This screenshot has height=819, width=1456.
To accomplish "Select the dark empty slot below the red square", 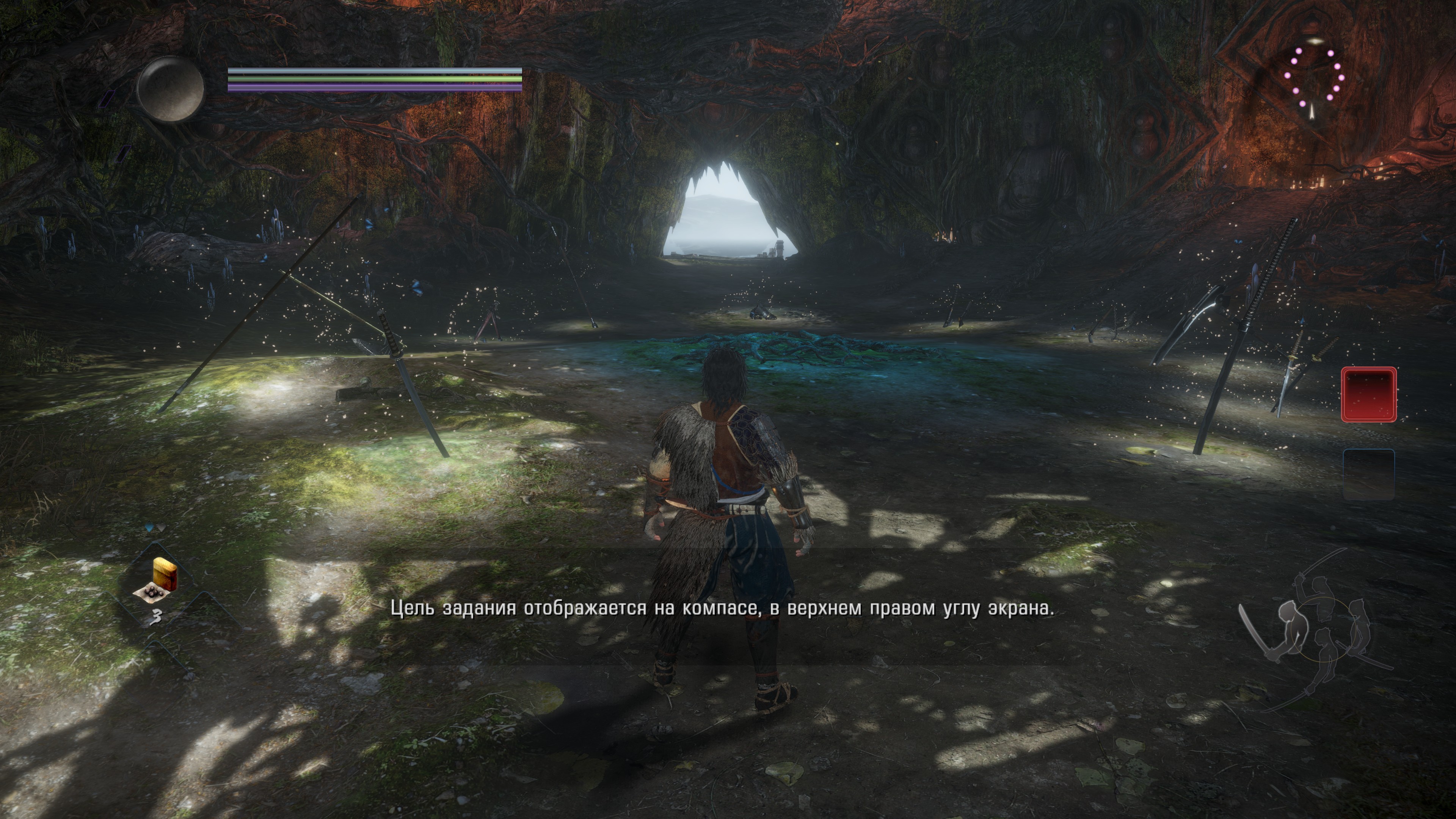I will pyautogui.click(x=1368, y=475).
